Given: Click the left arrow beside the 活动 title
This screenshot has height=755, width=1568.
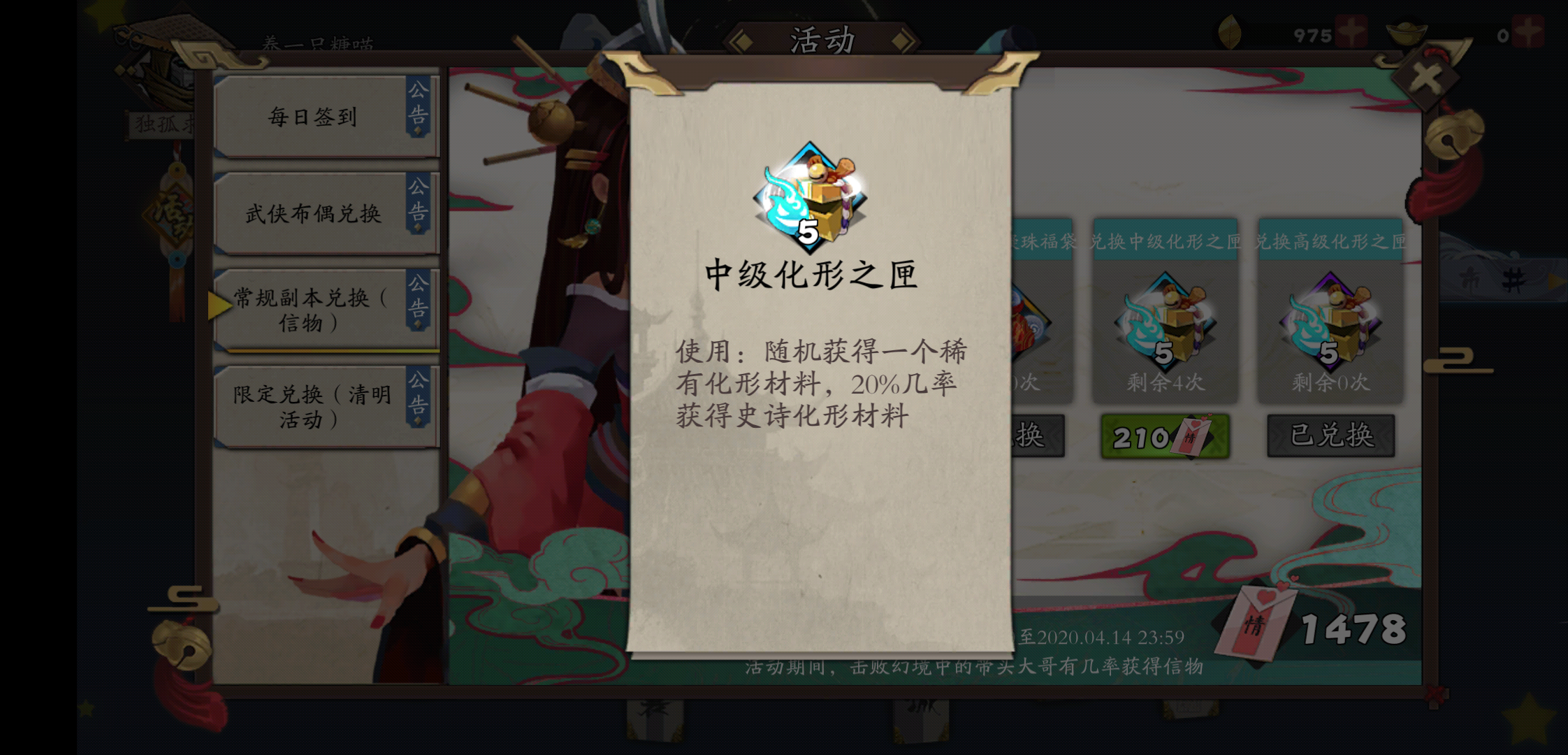Looking at the screenshot, I should point(743,42).
